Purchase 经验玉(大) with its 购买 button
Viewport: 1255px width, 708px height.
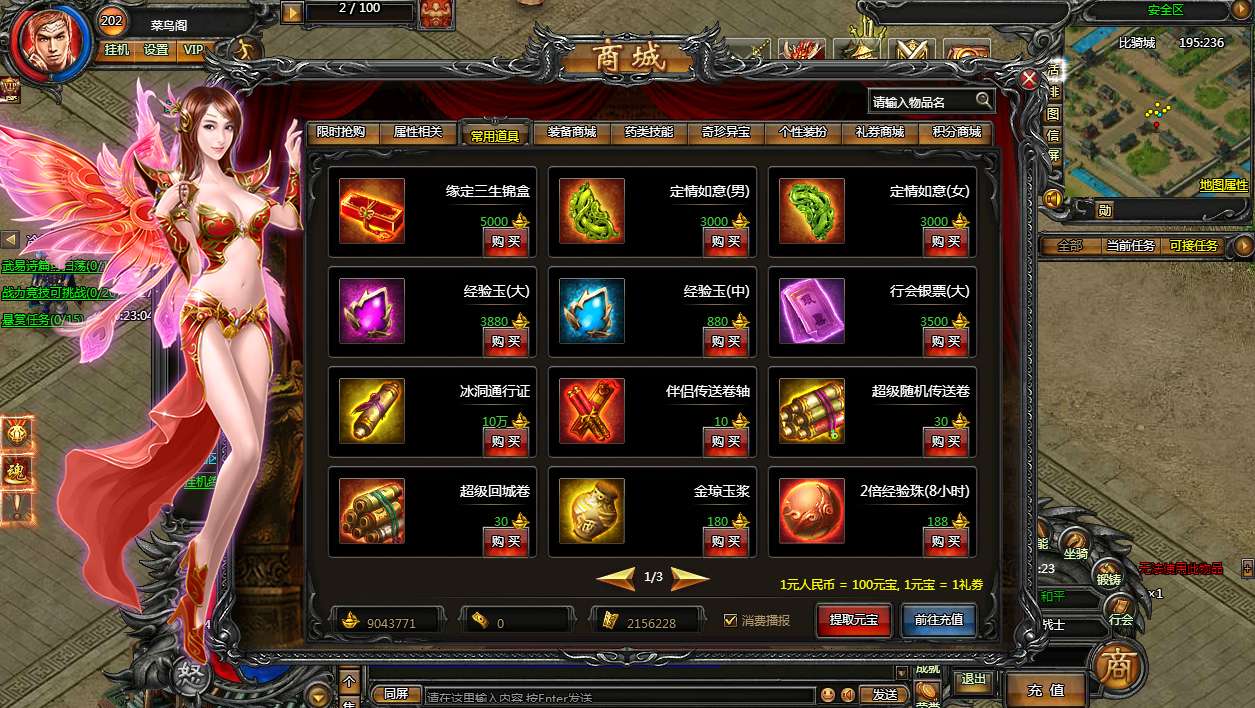tap(506, 342)
